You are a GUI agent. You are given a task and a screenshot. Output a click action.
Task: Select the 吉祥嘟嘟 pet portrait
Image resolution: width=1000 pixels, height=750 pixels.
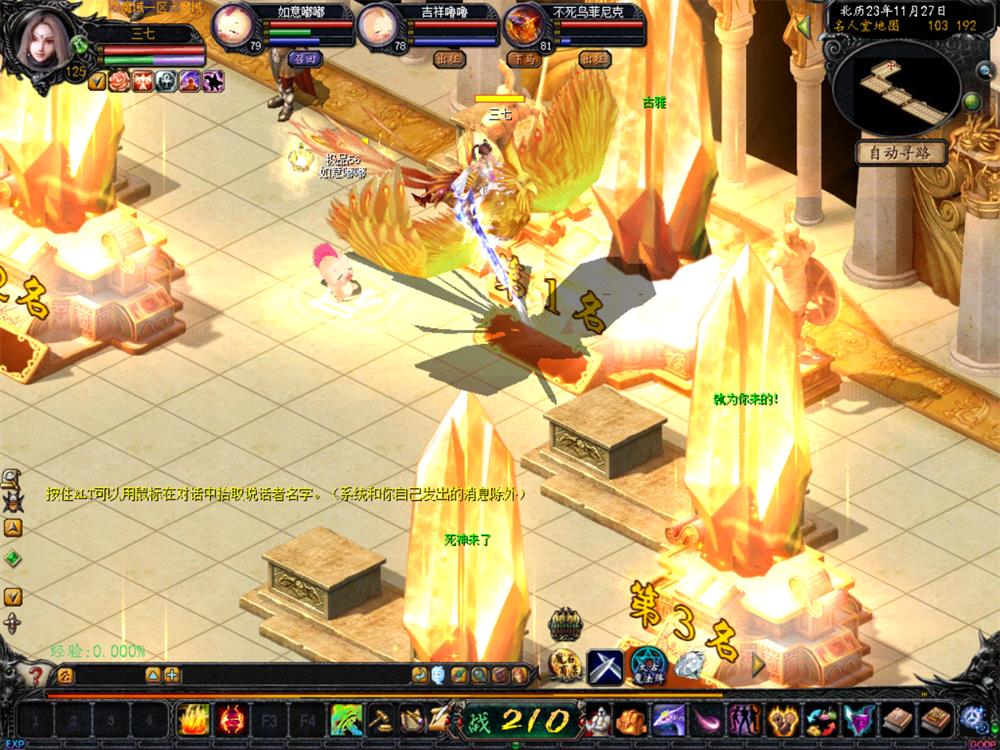tap(378, 25)
